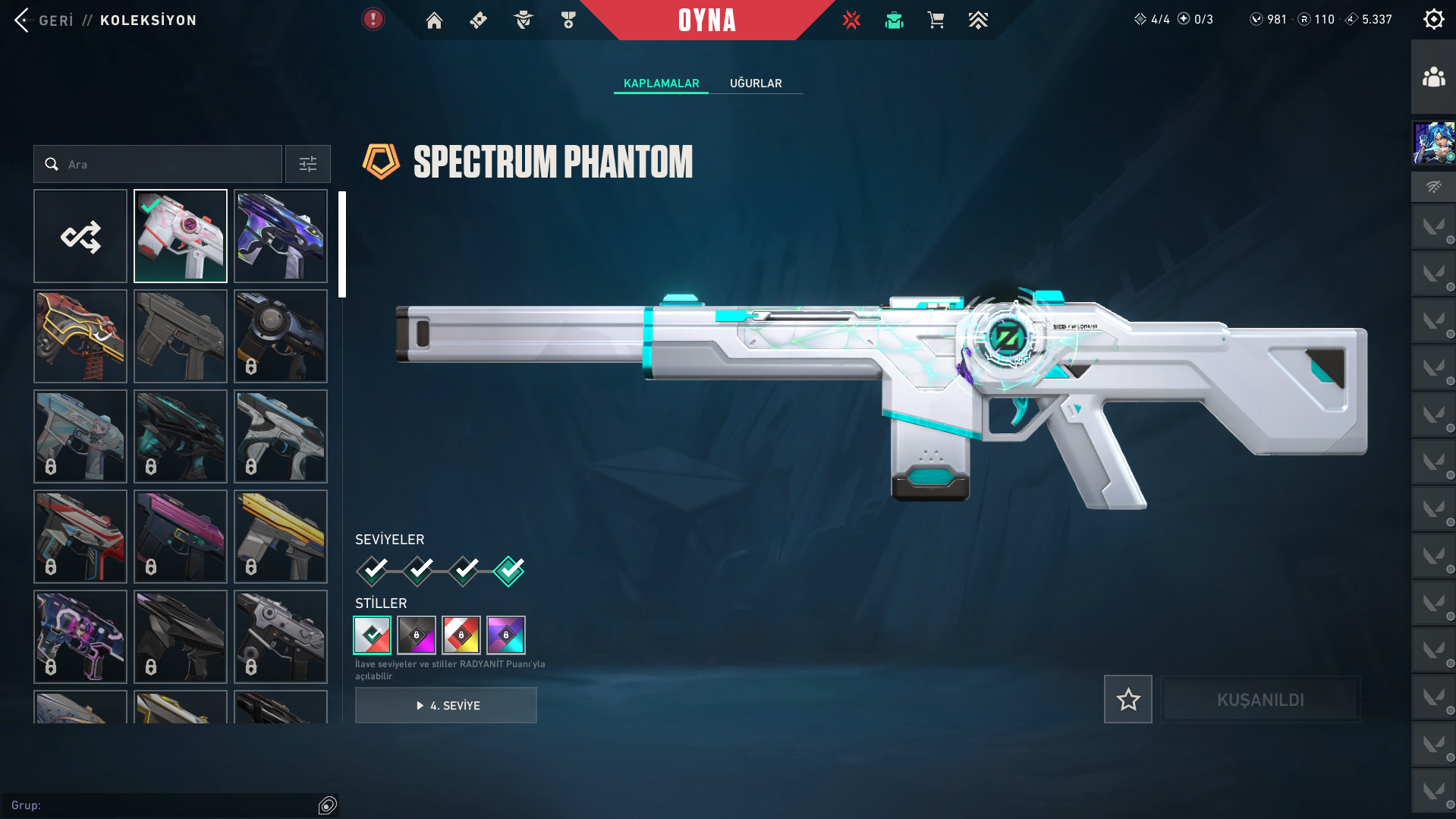Pick the red and gold dragon Phantom skin
Screen dimensions: 1456x819
coord(80,336)
